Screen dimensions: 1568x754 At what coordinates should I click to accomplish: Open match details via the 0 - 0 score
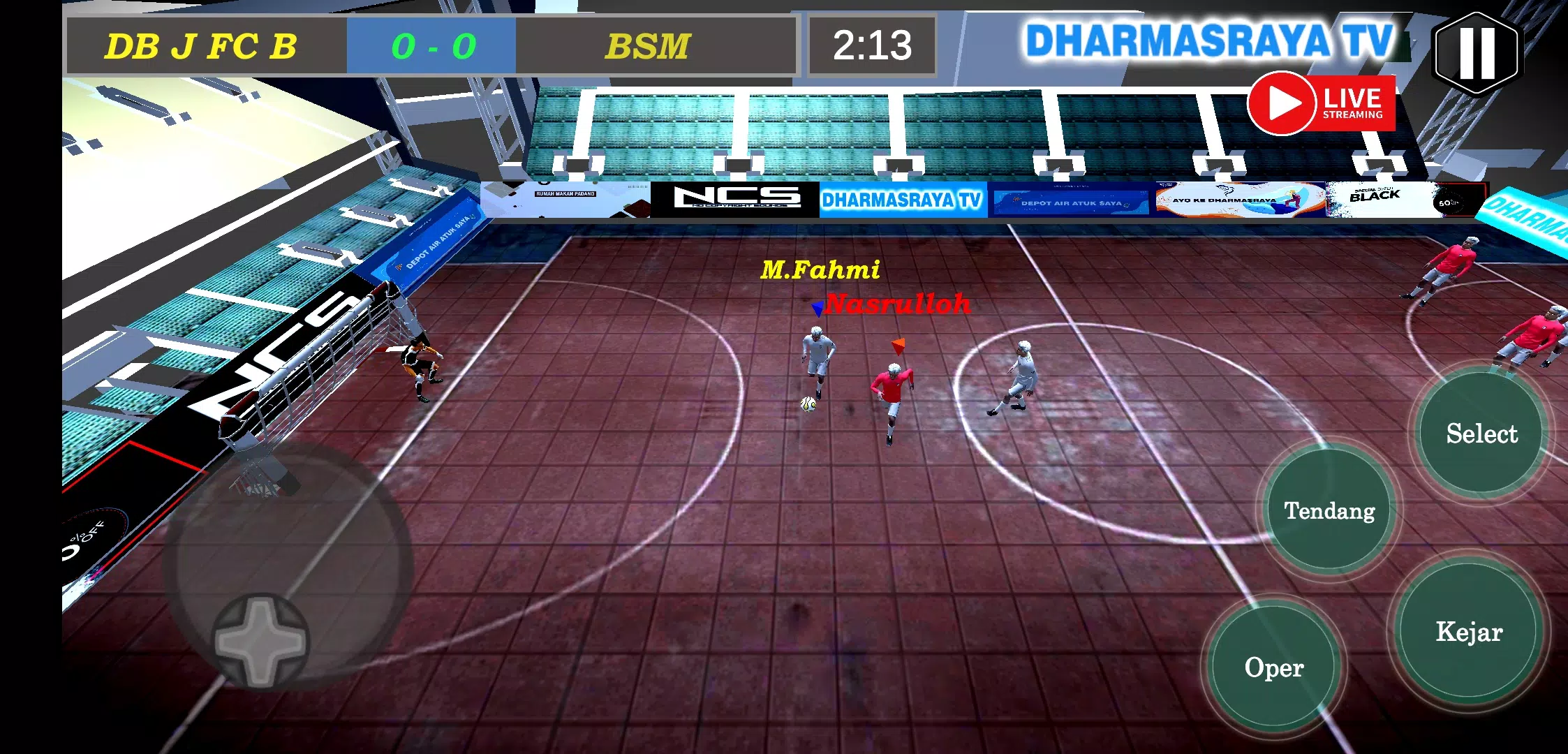click(x=431, y=45)
